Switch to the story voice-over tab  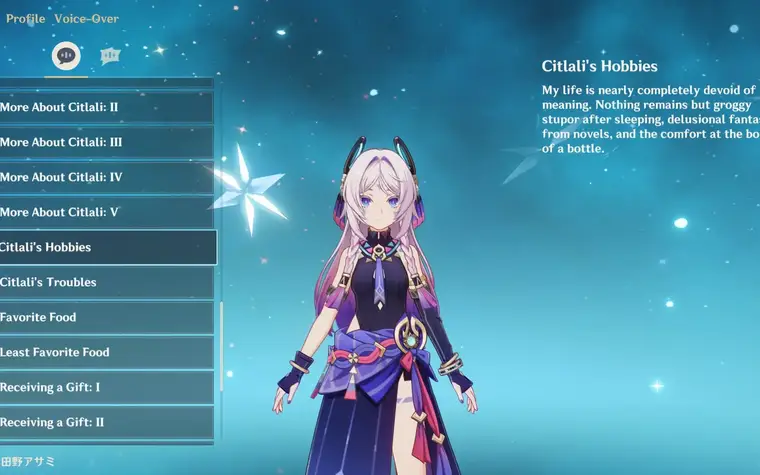67,56
